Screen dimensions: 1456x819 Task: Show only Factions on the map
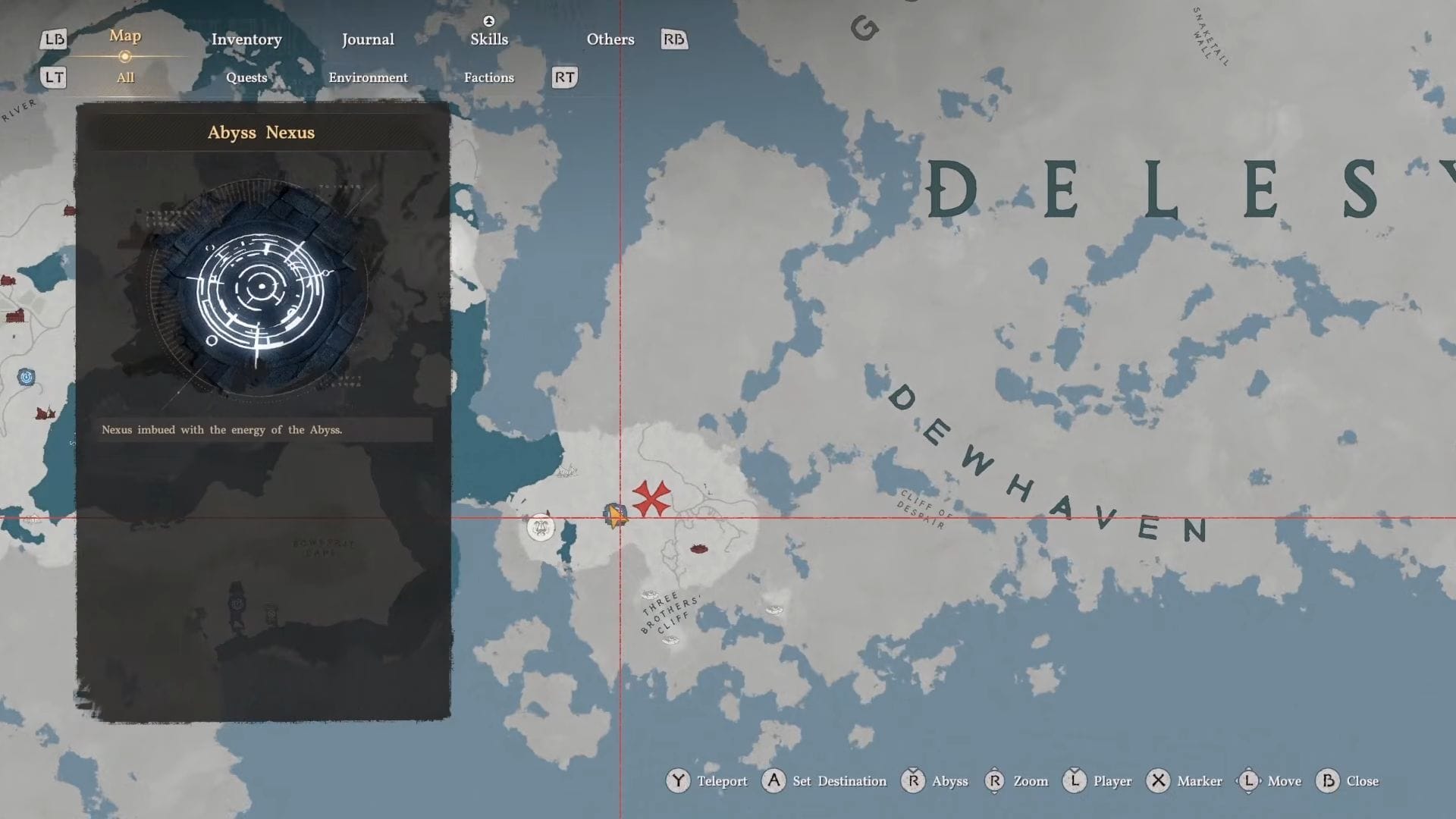pos(489,77)
